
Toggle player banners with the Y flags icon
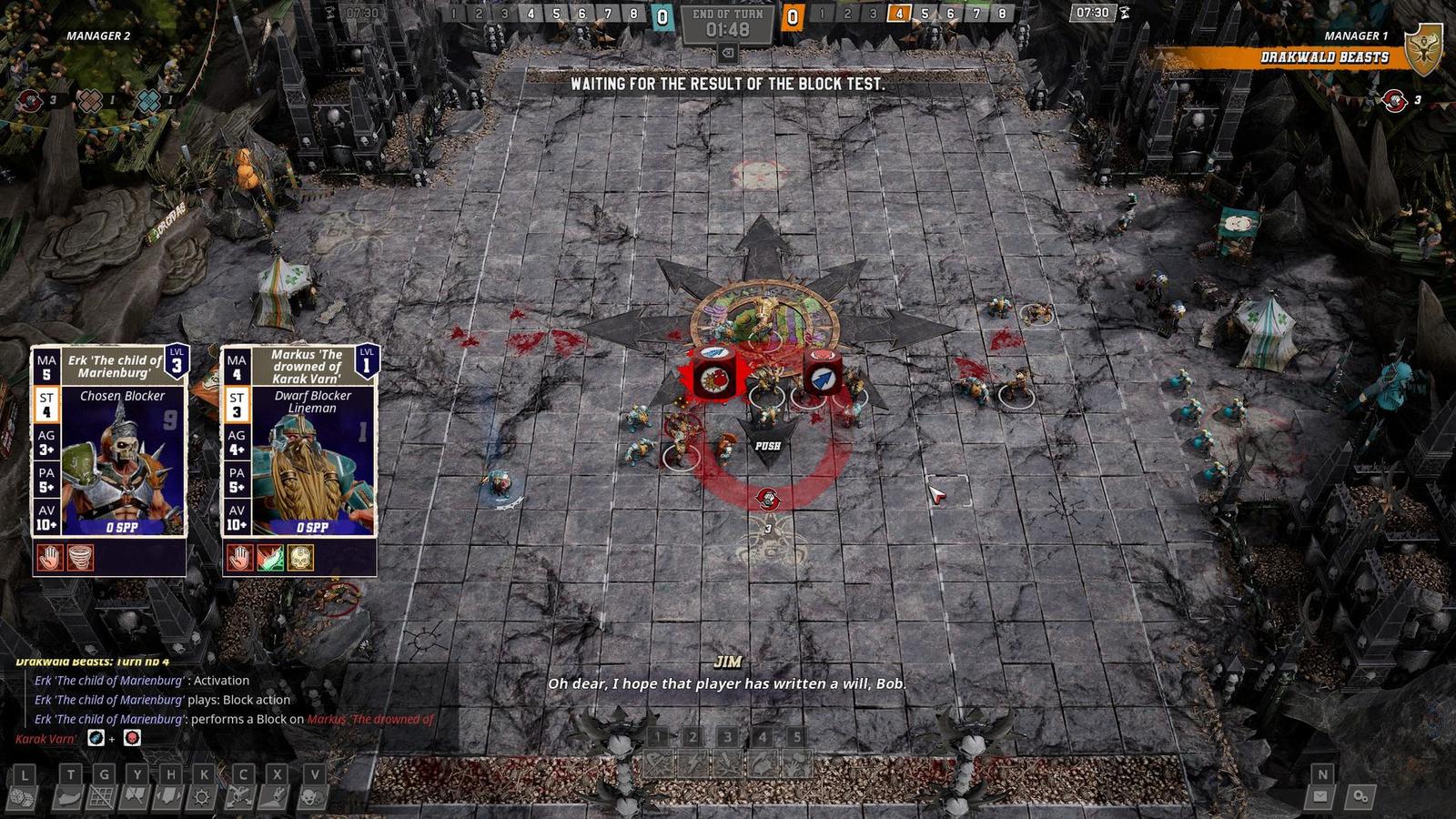coord(135,797)
